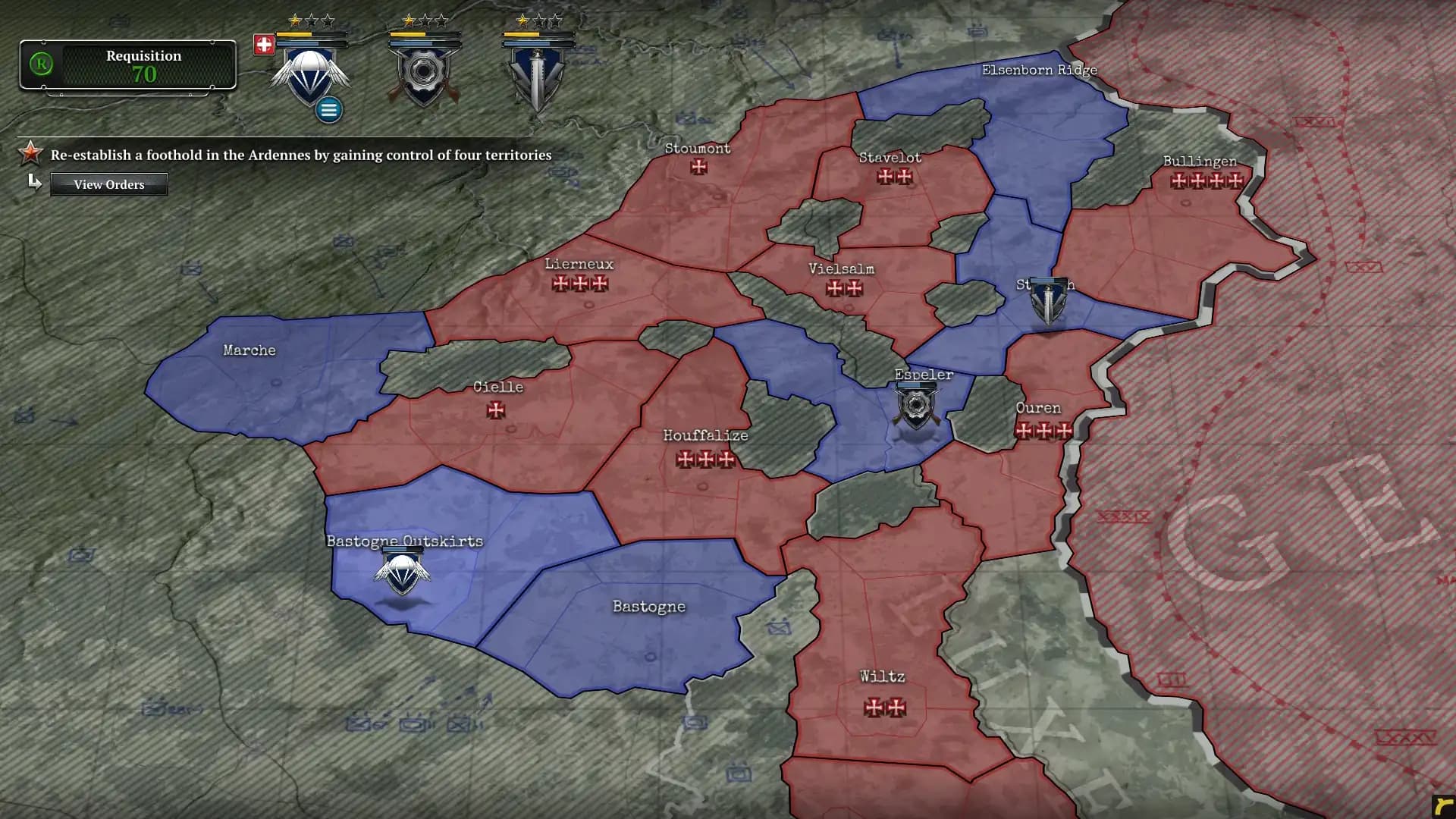1456x819 pixels.
Task: Open the Airborne Company hamburger menu
Action: click(x=328, y=109)
